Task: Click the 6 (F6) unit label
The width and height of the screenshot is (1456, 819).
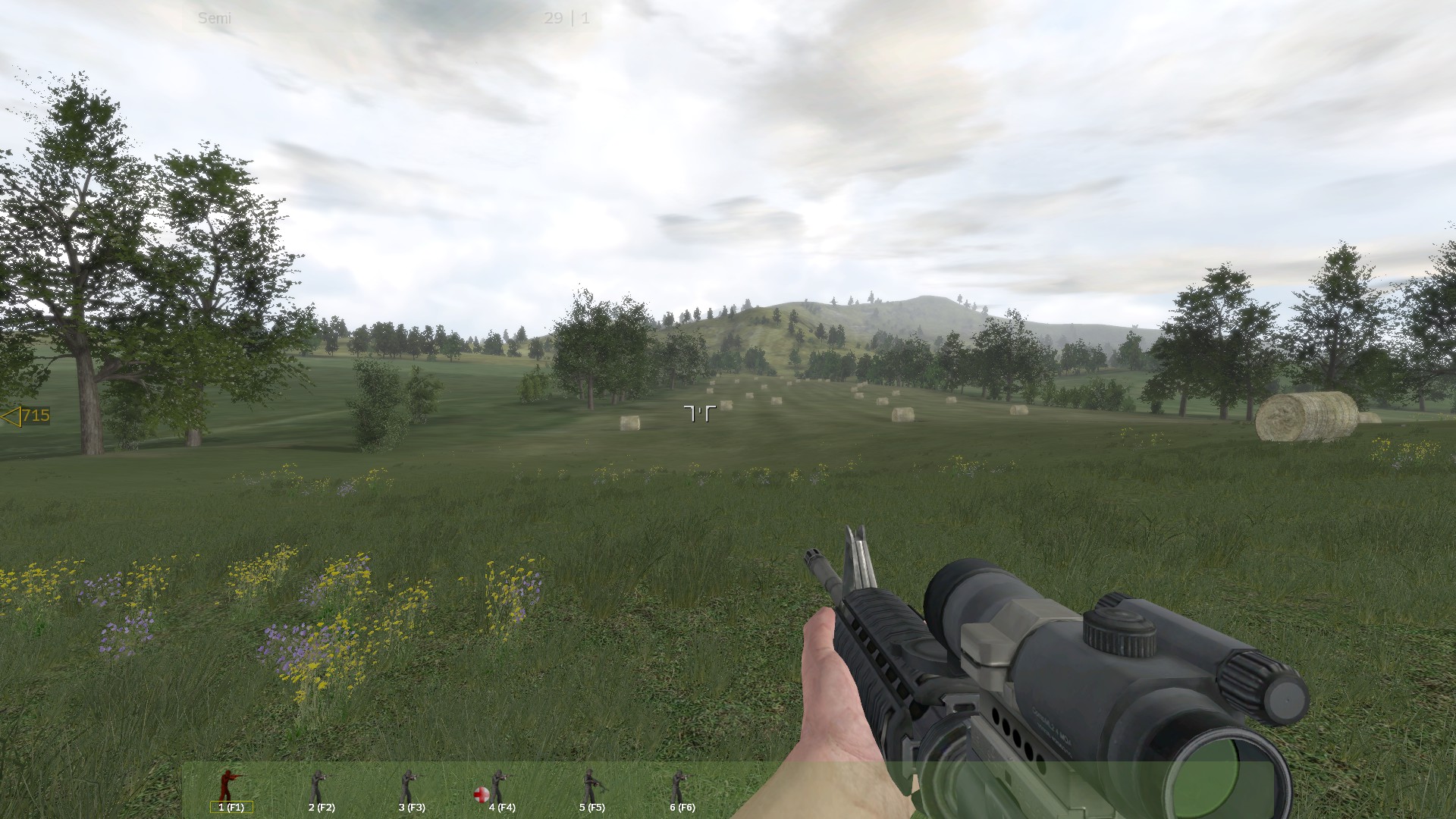Action: coord(682,808)
